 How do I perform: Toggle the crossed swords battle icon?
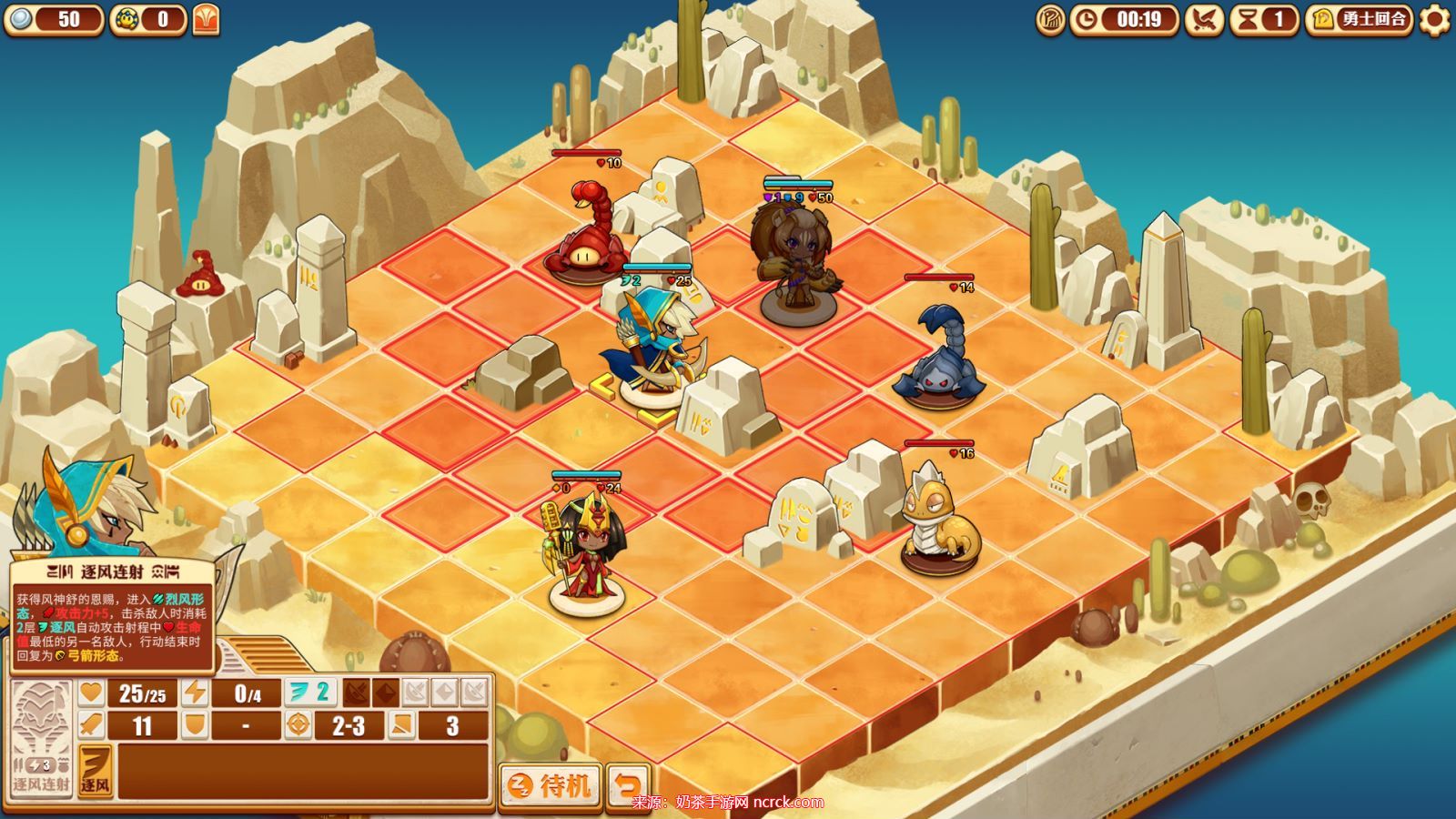point(1204,19)
